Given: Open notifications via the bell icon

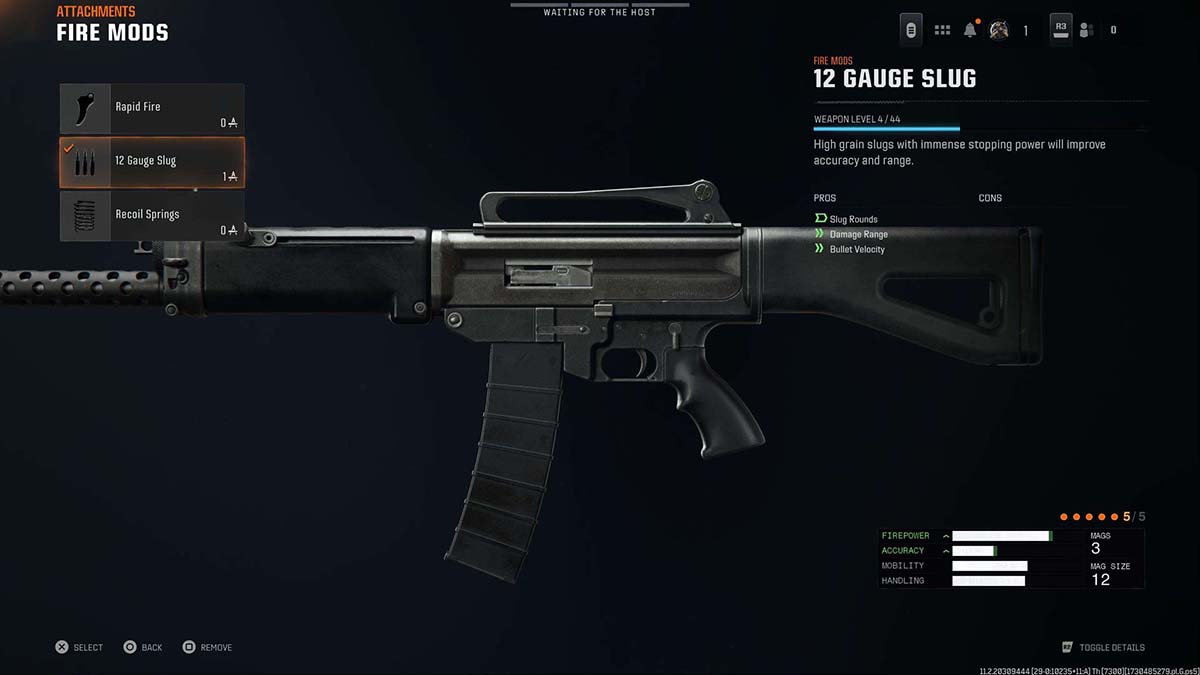Looking at the screenshot, I should (x=970, y=30).
